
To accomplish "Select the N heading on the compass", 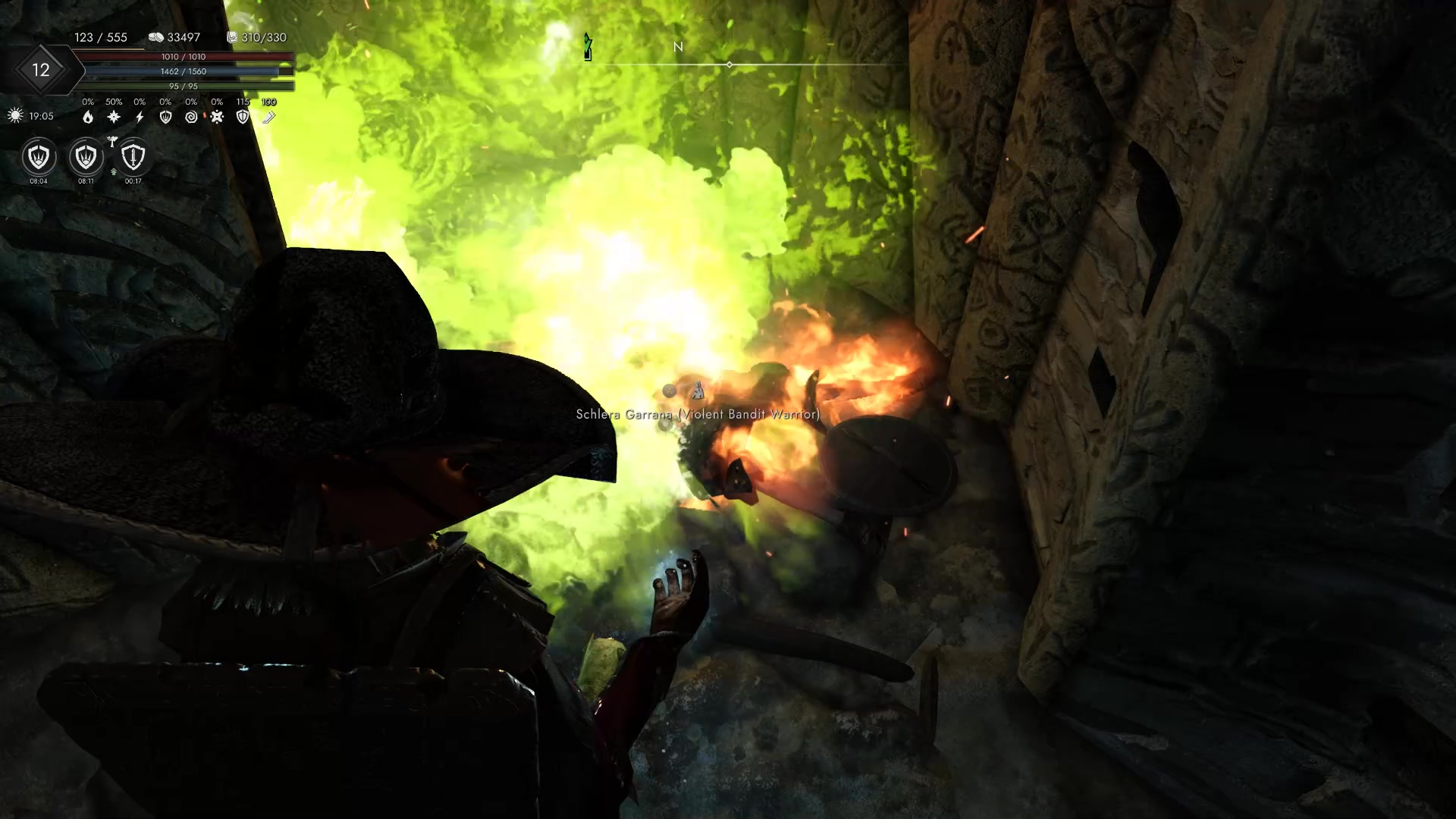I will [678, 47].
